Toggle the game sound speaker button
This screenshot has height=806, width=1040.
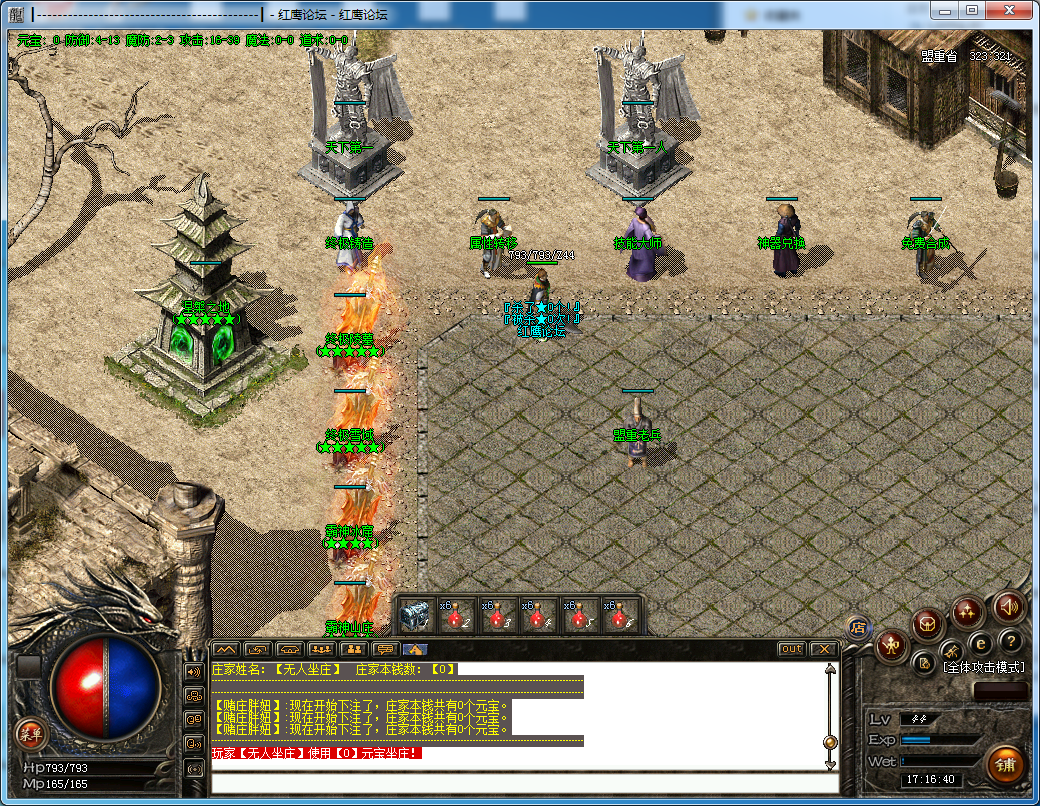point(1007,607)
